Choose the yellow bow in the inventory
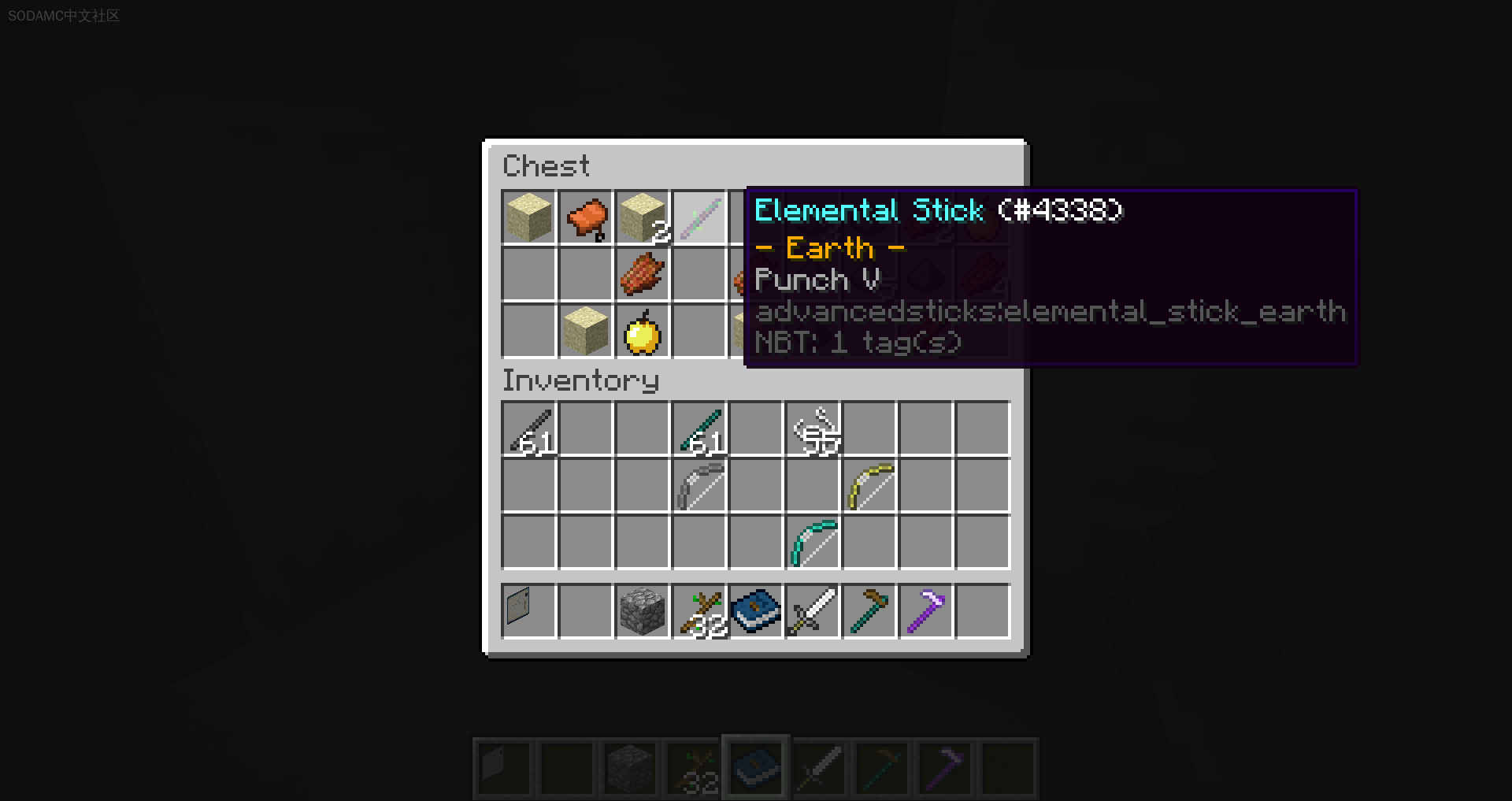 [869, 486]
